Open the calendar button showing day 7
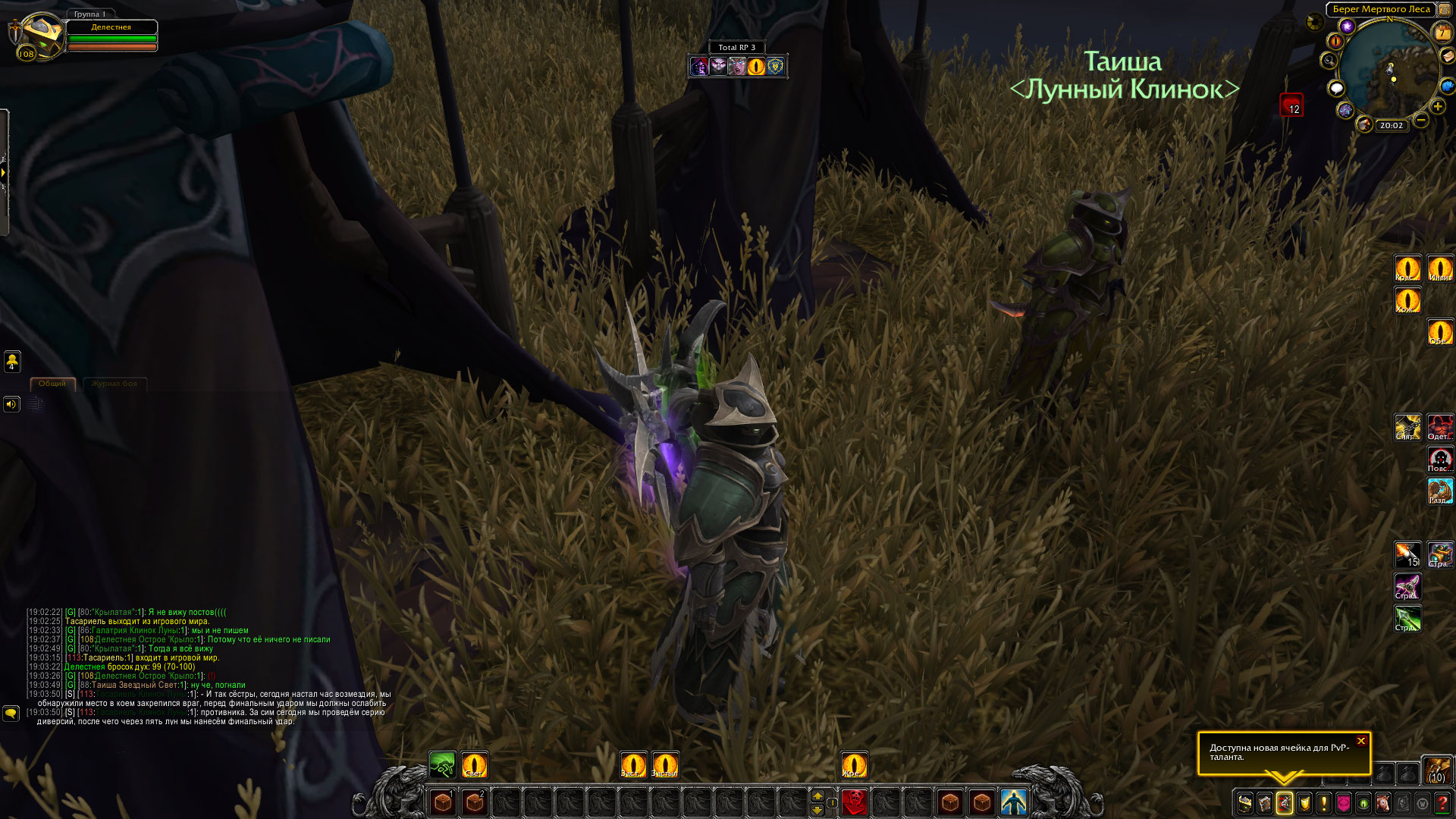Viewport: 1456px width, 819px height. click(1442, 33)
